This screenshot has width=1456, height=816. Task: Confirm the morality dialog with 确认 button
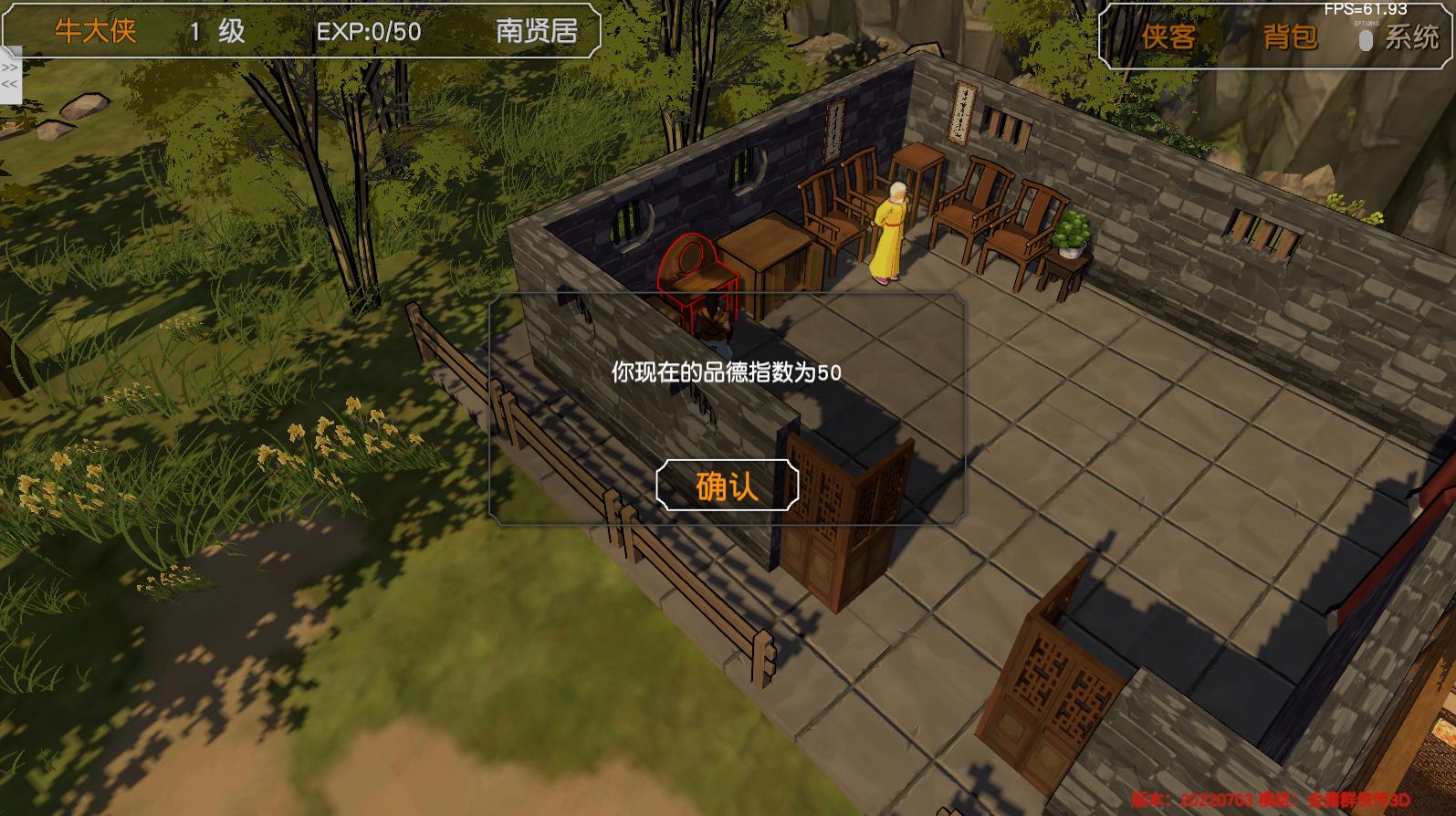[726, 486]
